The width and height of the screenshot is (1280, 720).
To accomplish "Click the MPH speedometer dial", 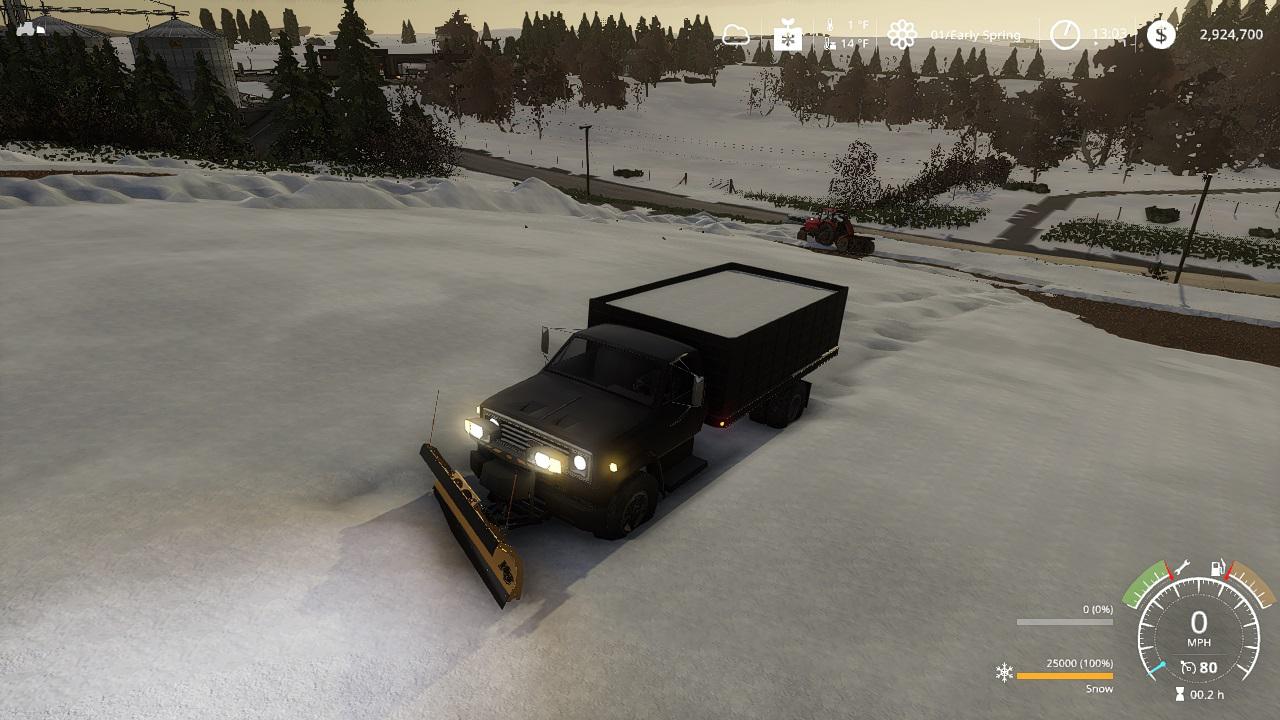I will pyautogui.click(x=1198, y=628).
